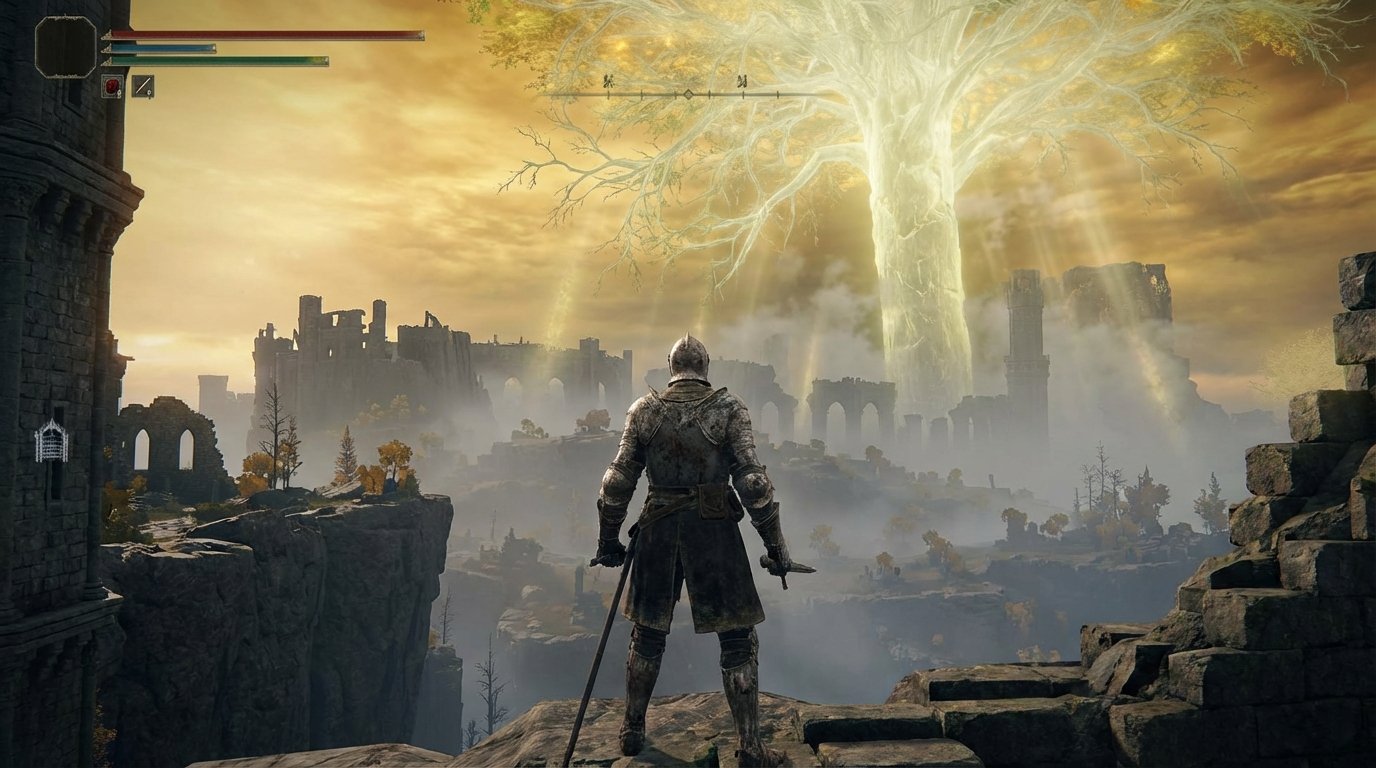Click the left site of grace compass marker

coord(608,80)
